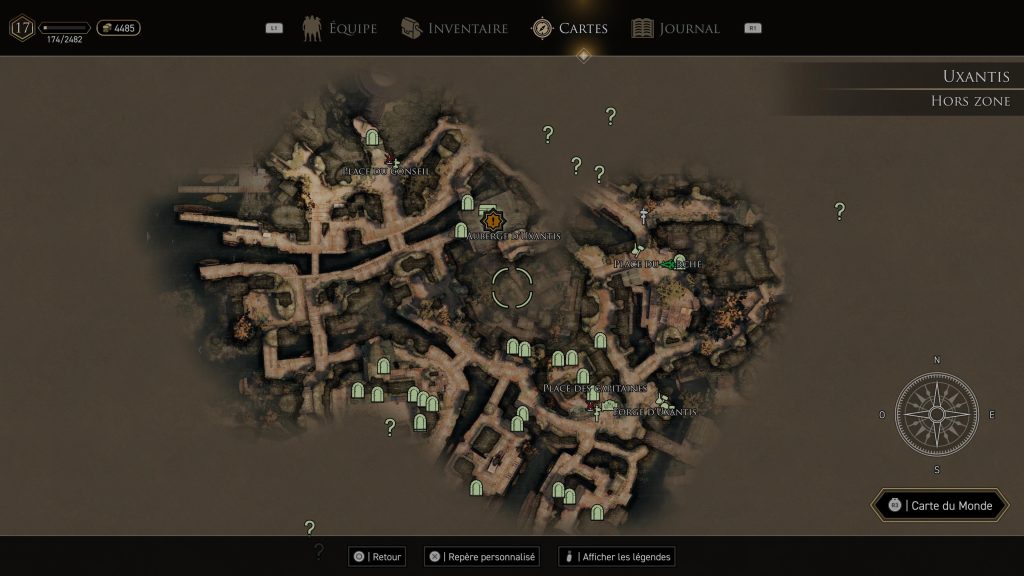Open the Inventaire tab
This screenshot has height=576, width=1024.
tap(455, 28)
